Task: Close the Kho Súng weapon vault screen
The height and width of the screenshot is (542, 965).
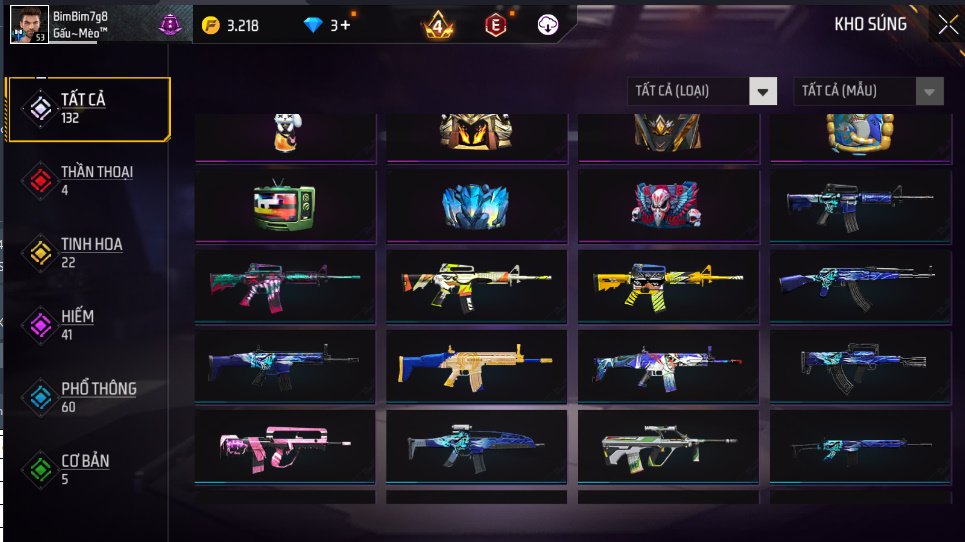Action: [947, 25]
